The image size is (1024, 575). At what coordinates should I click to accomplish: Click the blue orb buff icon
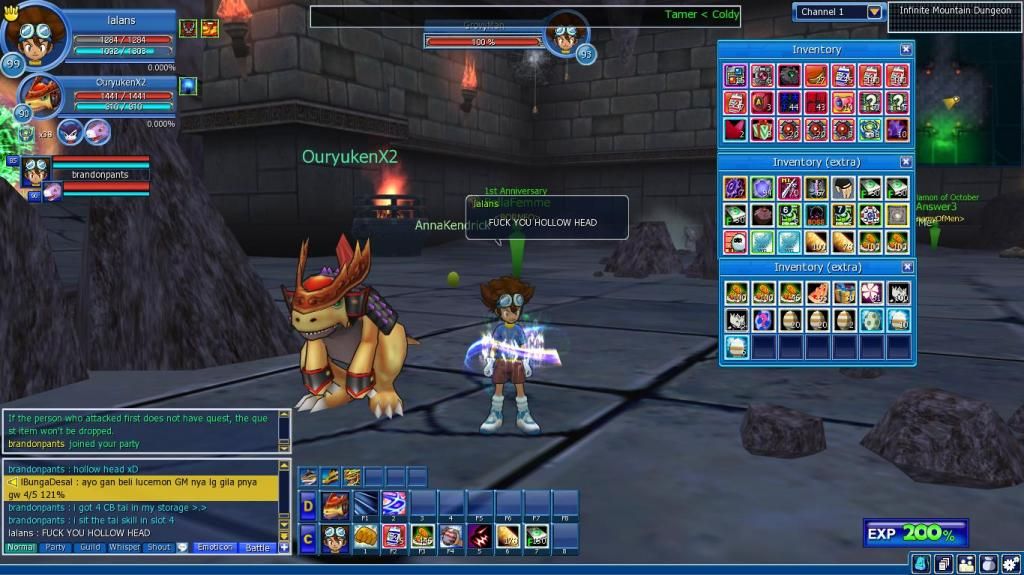pos(188,87)
